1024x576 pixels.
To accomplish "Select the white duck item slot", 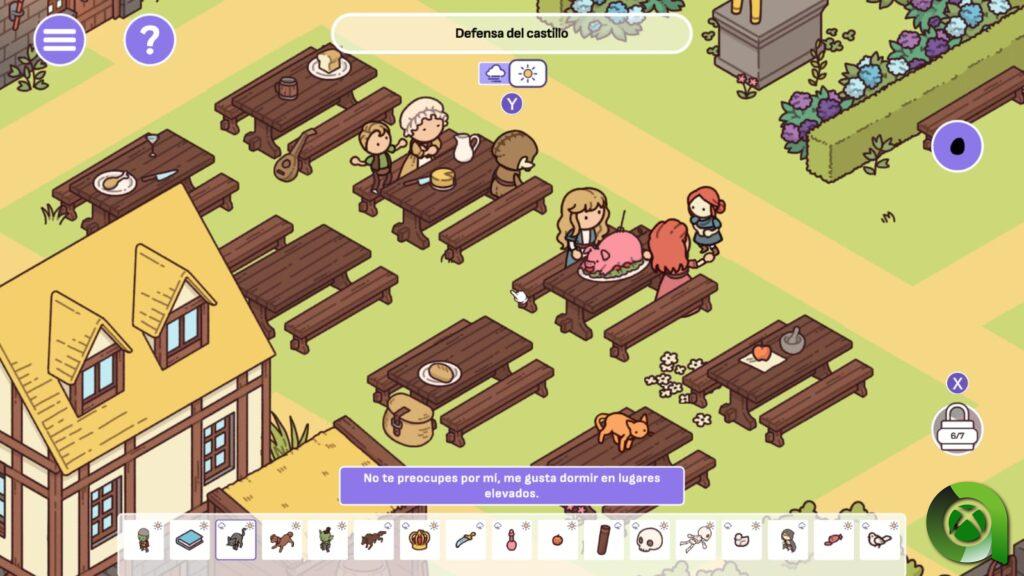I will pyautogui.click(x=742, y=540).
